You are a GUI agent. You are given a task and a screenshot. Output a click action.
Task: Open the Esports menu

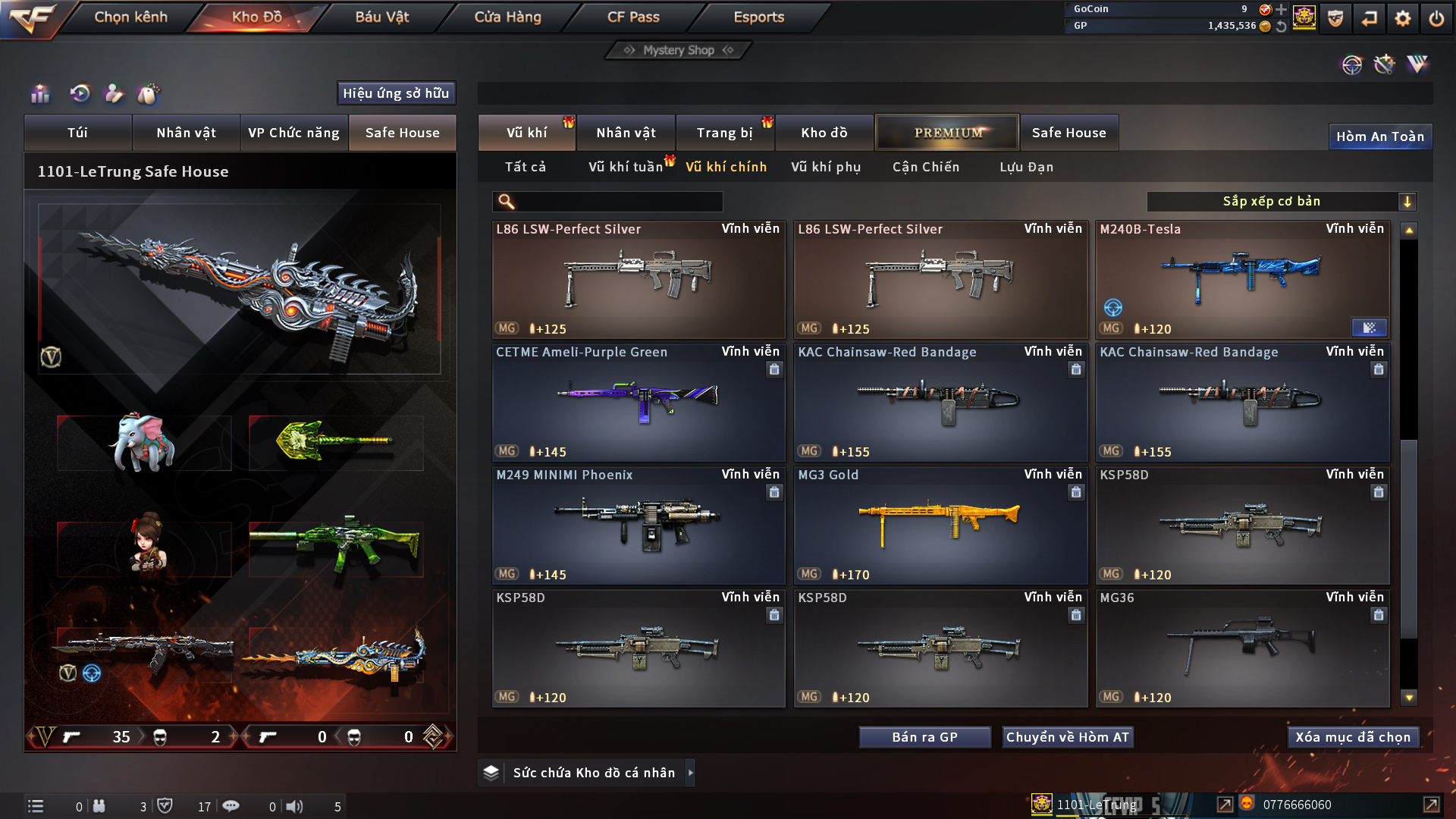pos(758,17)
